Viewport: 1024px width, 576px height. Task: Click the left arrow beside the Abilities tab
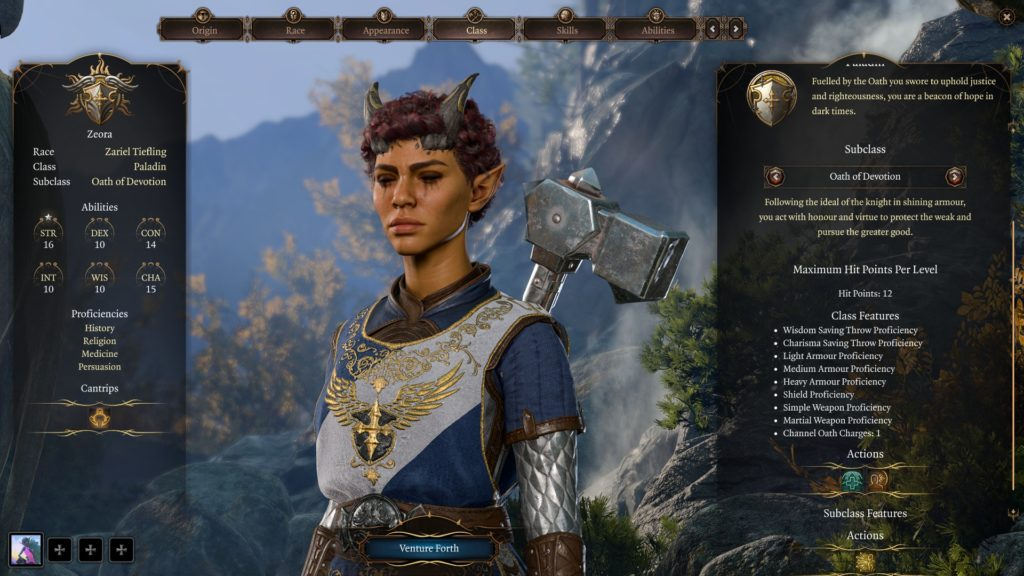point(713,29)
